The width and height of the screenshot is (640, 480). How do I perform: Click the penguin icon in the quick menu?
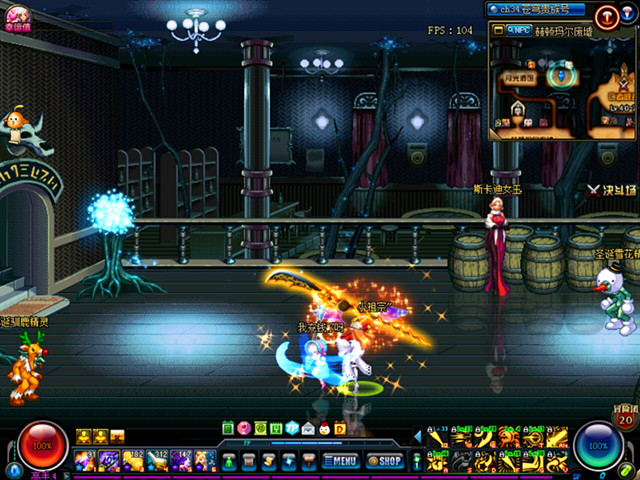(323, 428)
